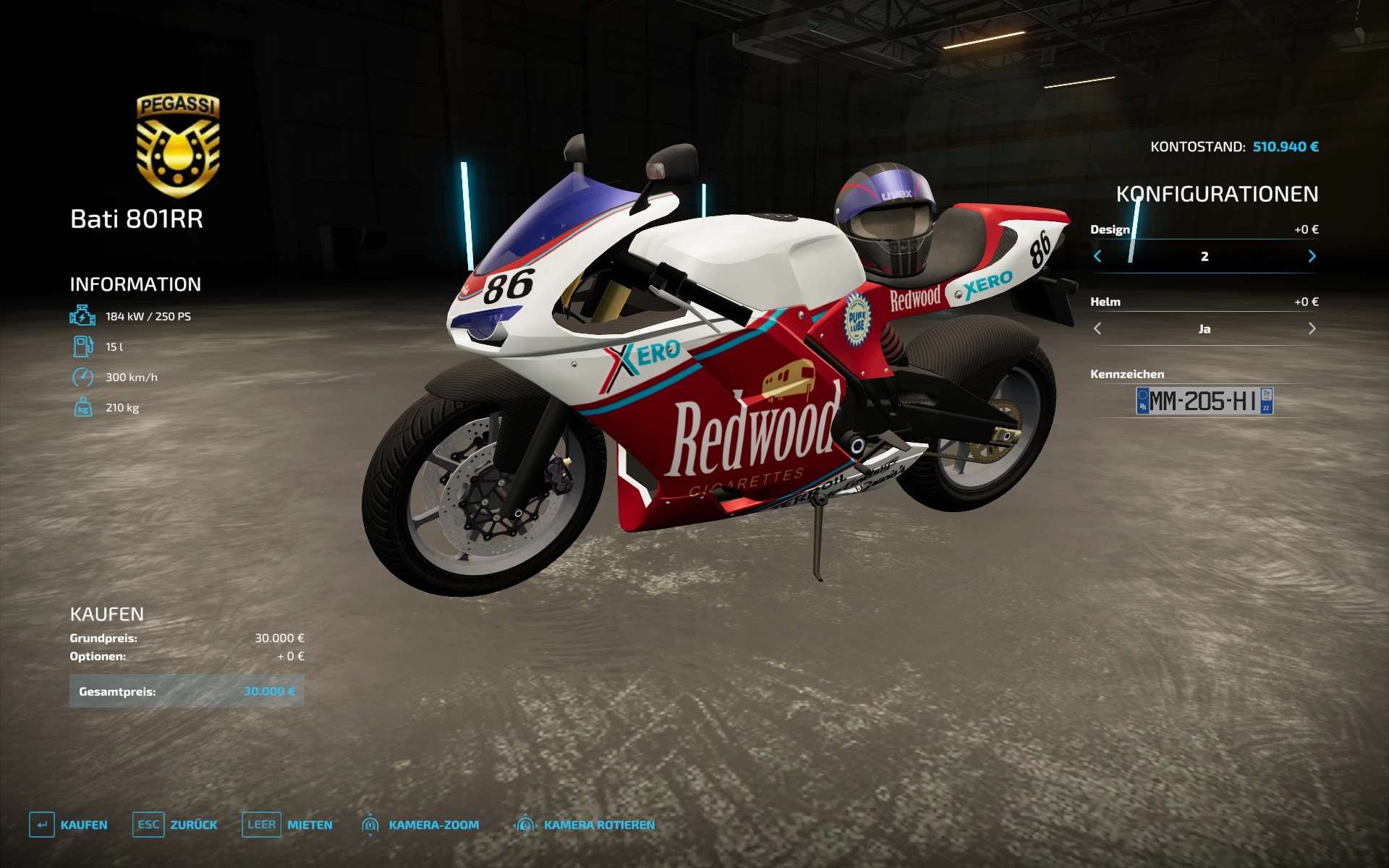Select previous Design option arrow
The width and height of the screenshot is (1389, 868).
tap(1097, 256)
